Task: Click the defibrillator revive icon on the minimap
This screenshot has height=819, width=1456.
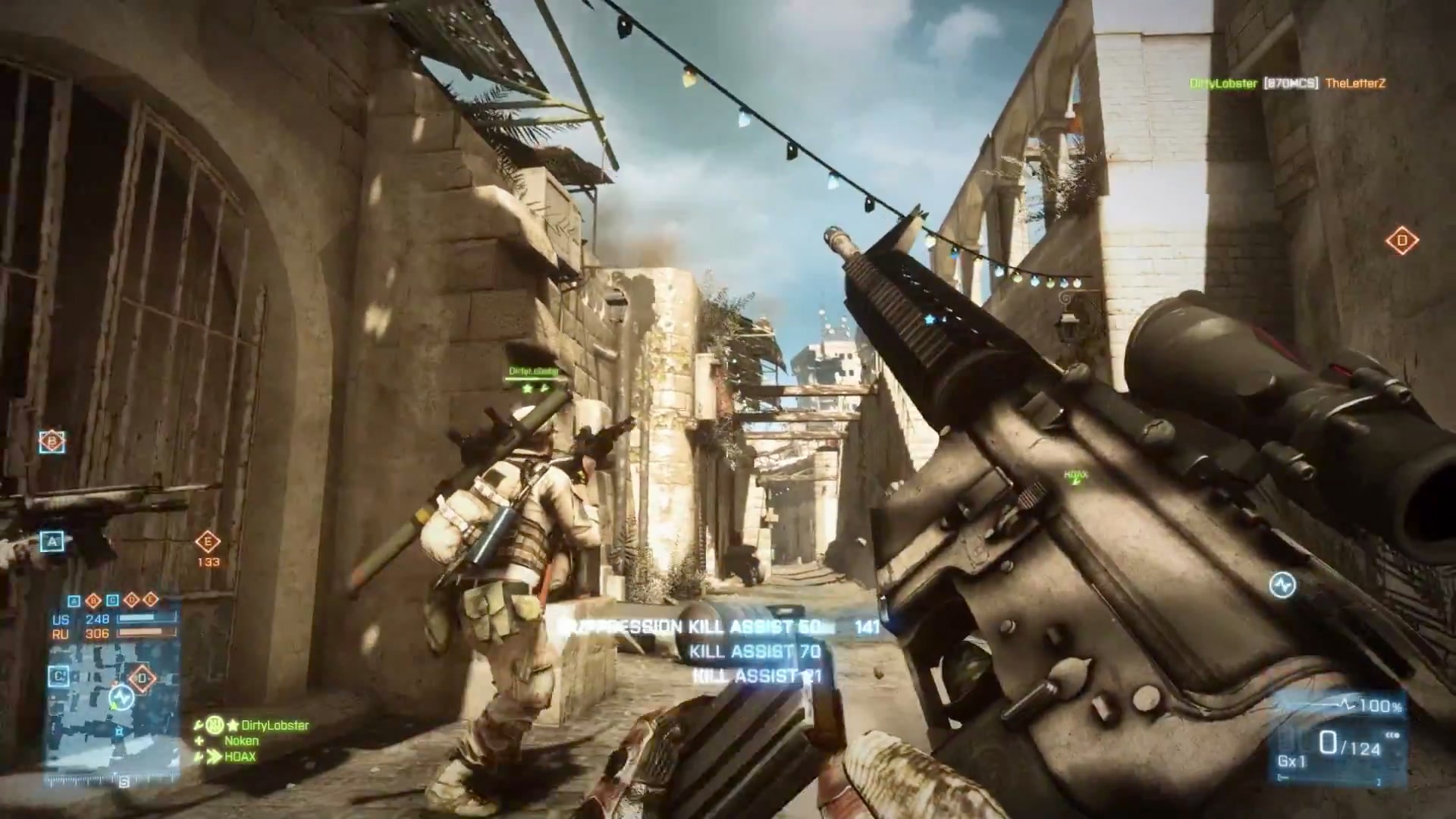Action: (x=121, y=696)
